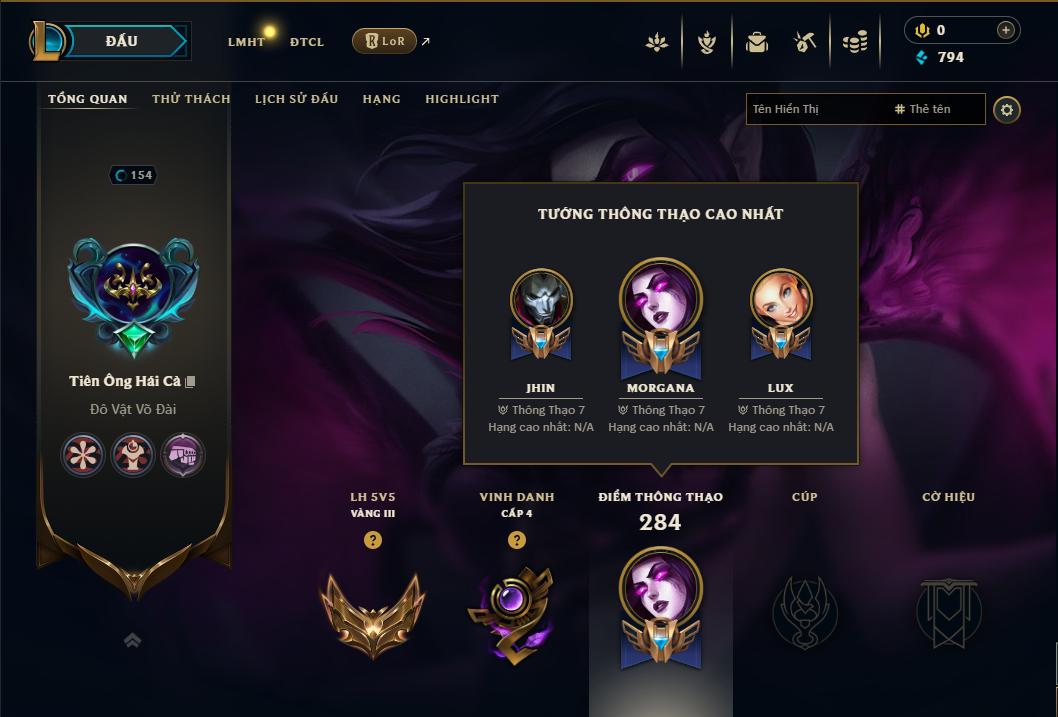Image resolution: width=1058 pixels, height=717 pixels.
Task: Go to the HẠNG tab
Action: [x=381, y=99]
